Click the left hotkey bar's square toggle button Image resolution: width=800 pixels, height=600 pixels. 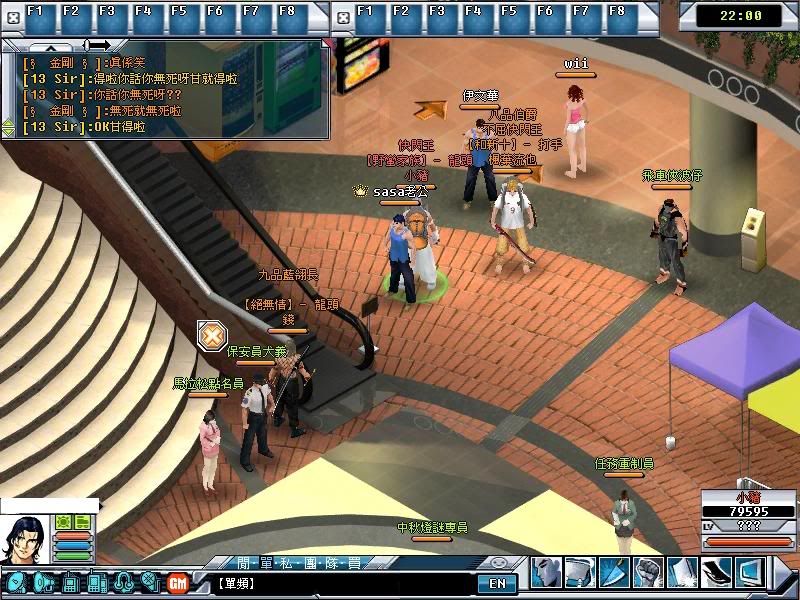[11, 16]
